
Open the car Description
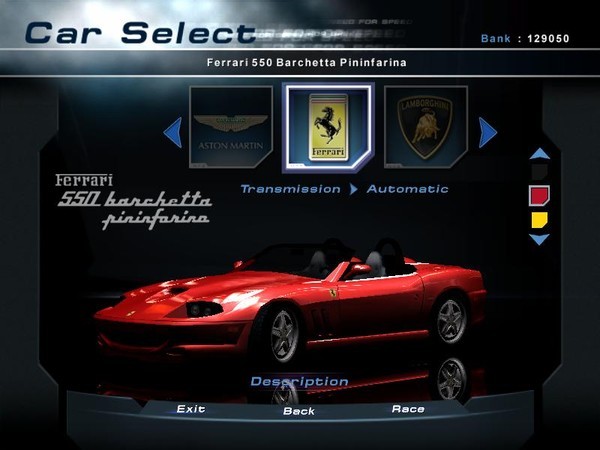click(x=299, y=381)
